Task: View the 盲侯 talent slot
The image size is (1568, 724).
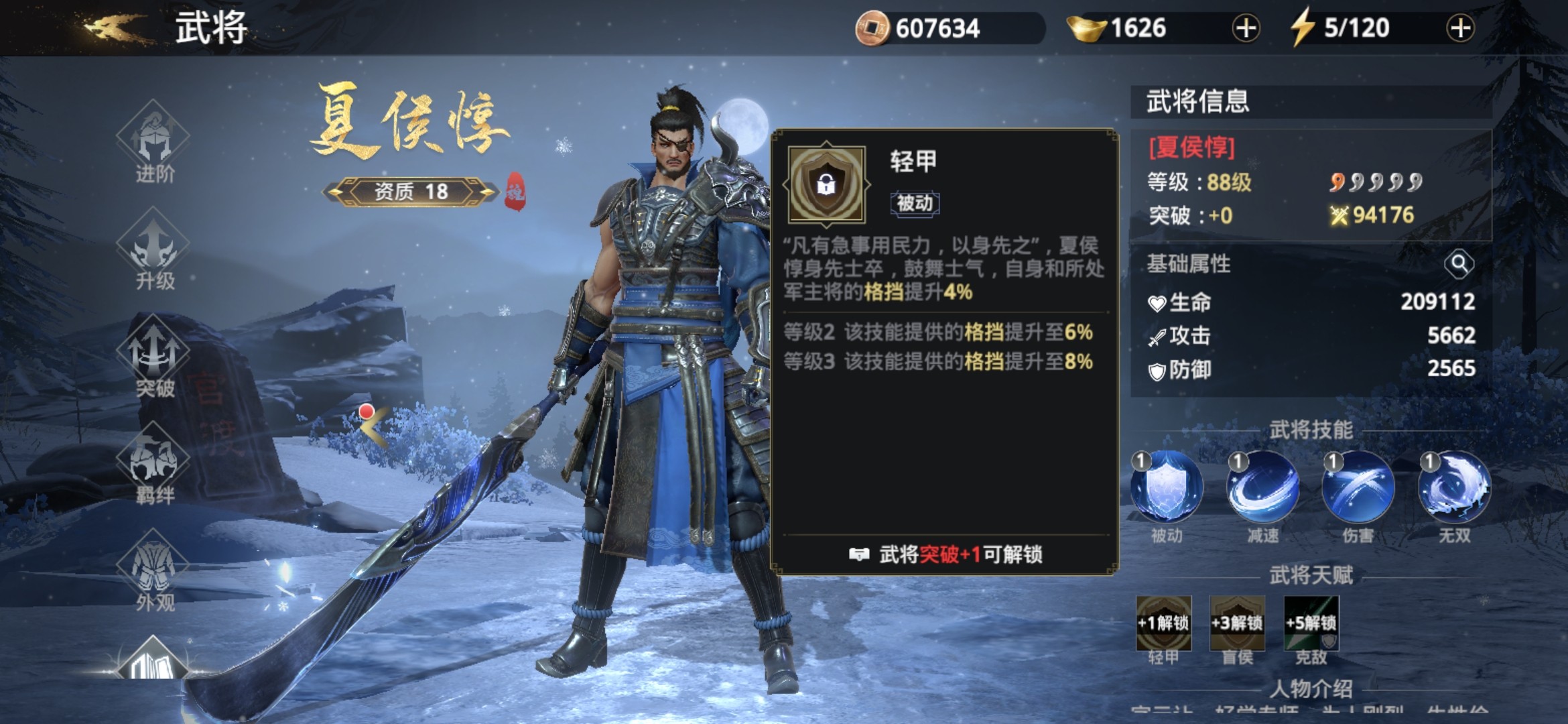Action: click(x=1237, y=623)
